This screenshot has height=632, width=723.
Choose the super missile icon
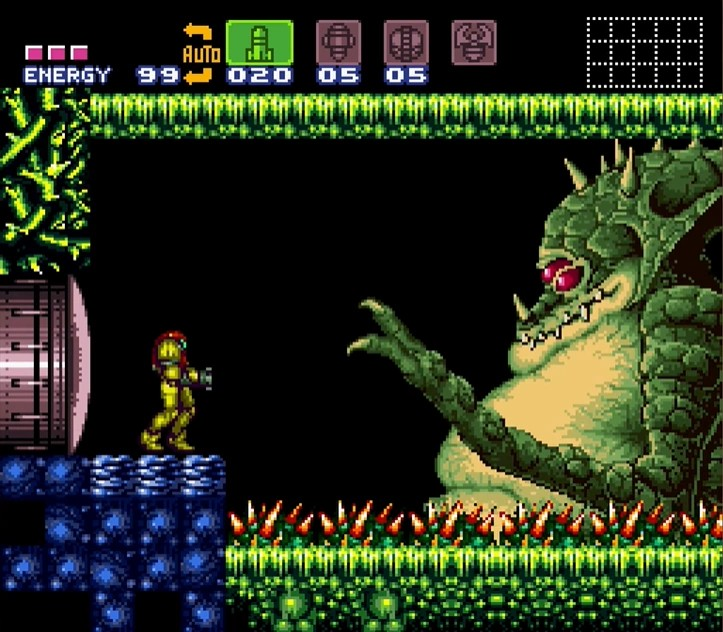coord(338,43)
